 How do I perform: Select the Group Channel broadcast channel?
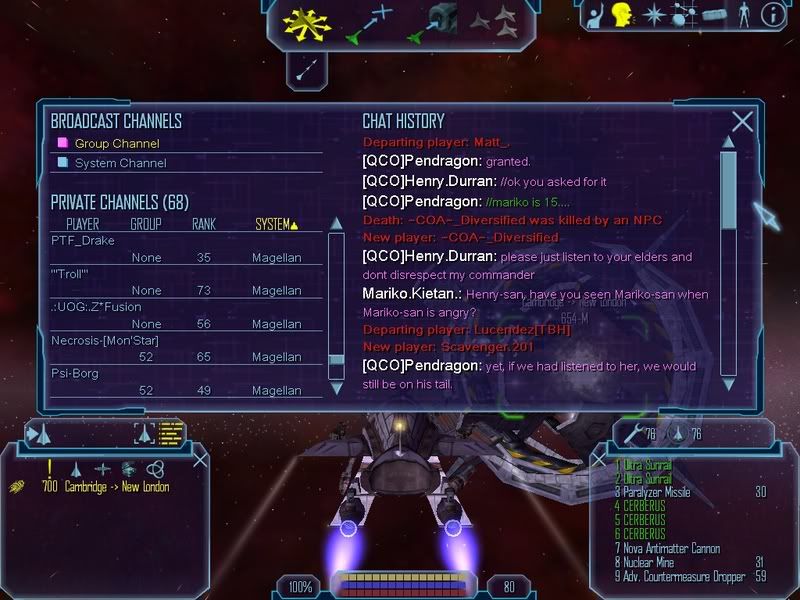coord(116,143)
